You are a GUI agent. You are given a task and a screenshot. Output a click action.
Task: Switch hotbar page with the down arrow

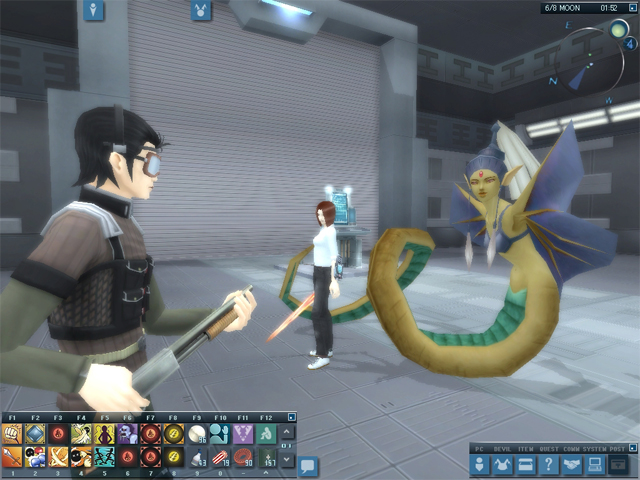tap(288, 458)
